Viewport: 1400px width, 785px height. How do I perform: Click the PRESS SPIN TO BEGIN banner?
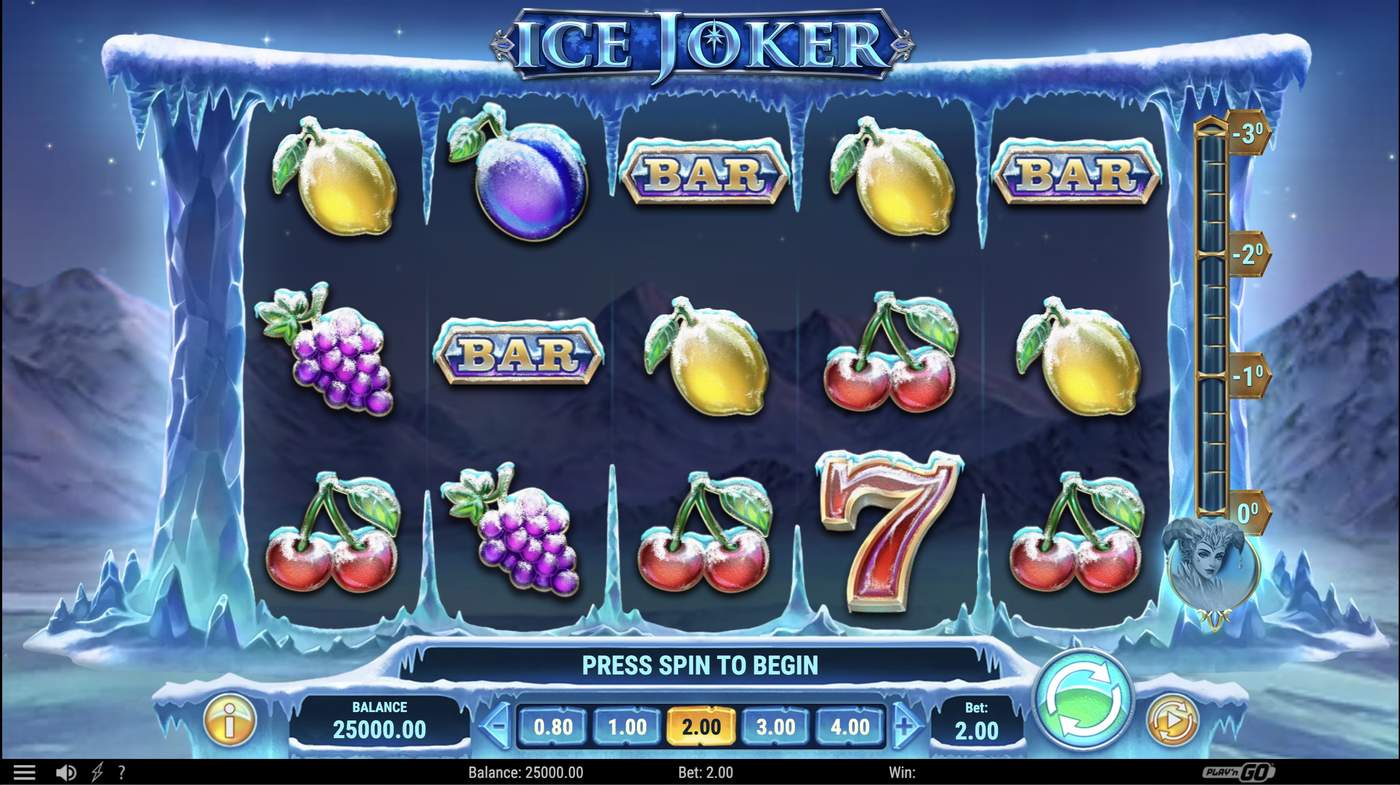(x=700, y=664)
